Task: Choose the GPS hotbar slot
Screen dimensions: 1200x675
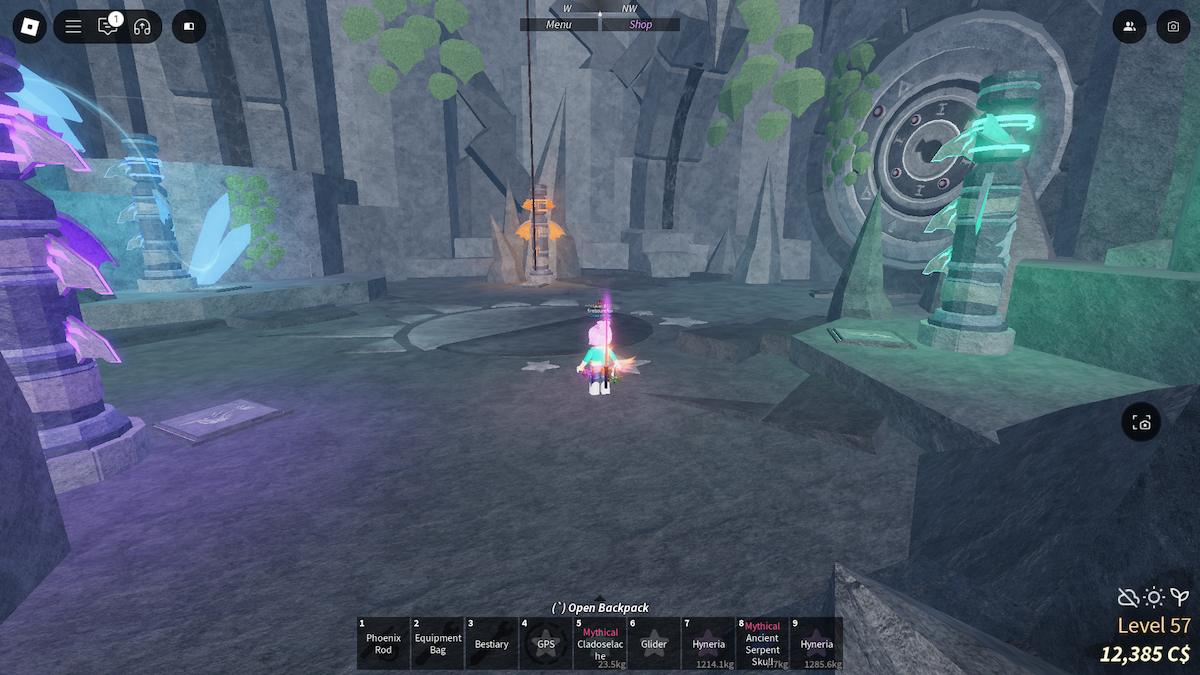Action: (x=546, y=644)
